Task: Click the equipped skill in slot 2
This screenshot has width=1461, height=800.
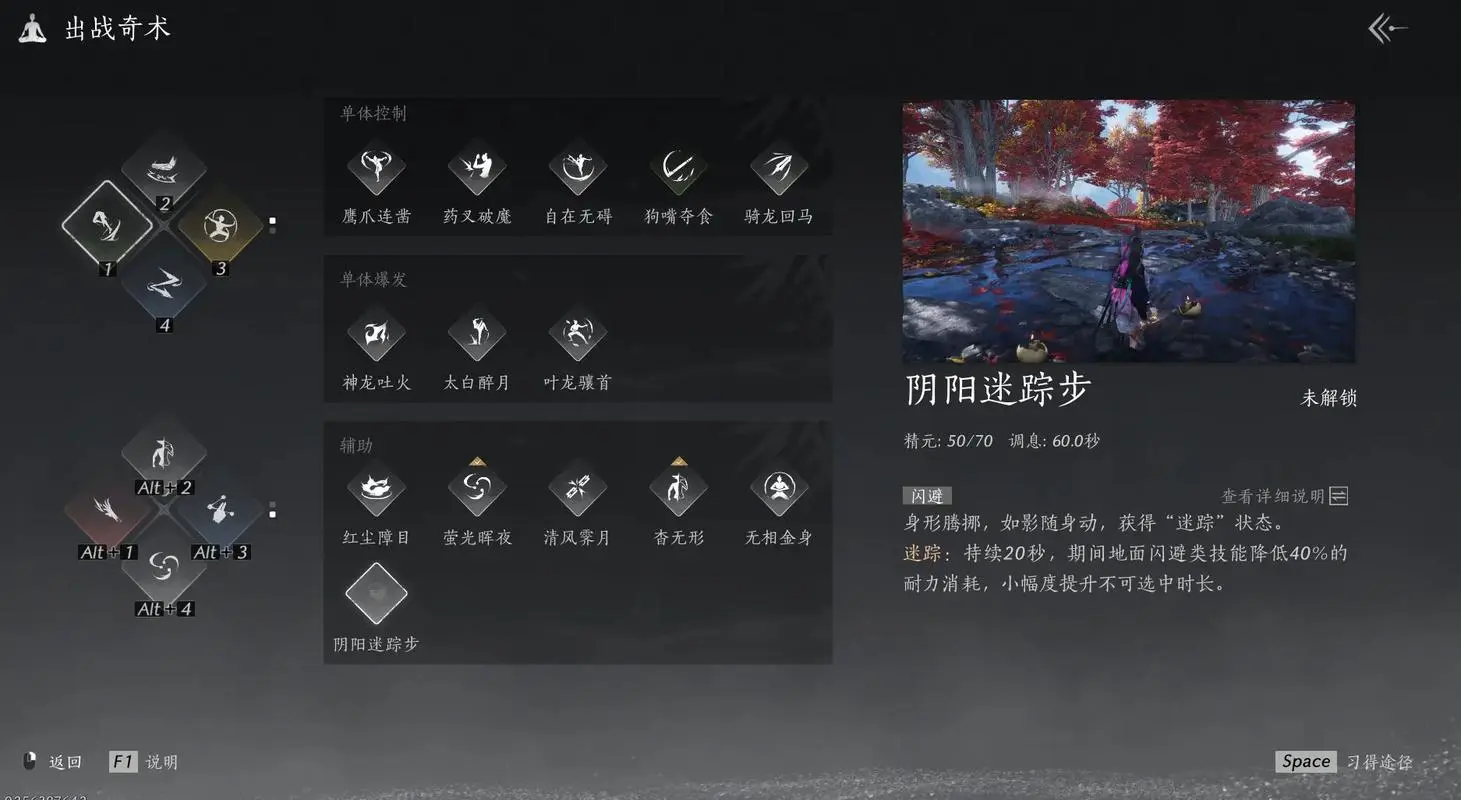Action: pos(164,170)
